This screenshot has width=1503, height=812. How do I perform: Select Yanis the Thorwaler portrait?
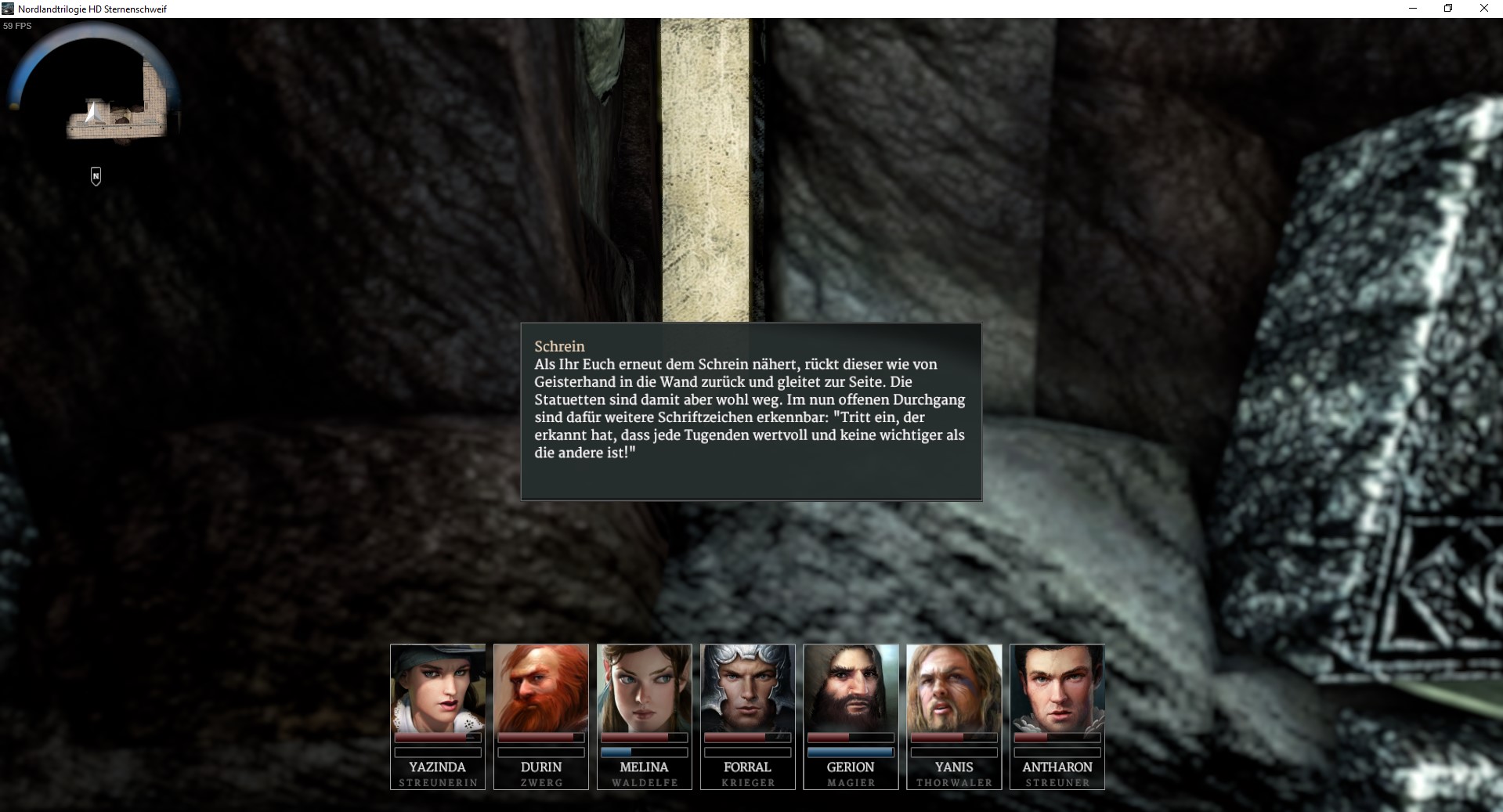954,688
